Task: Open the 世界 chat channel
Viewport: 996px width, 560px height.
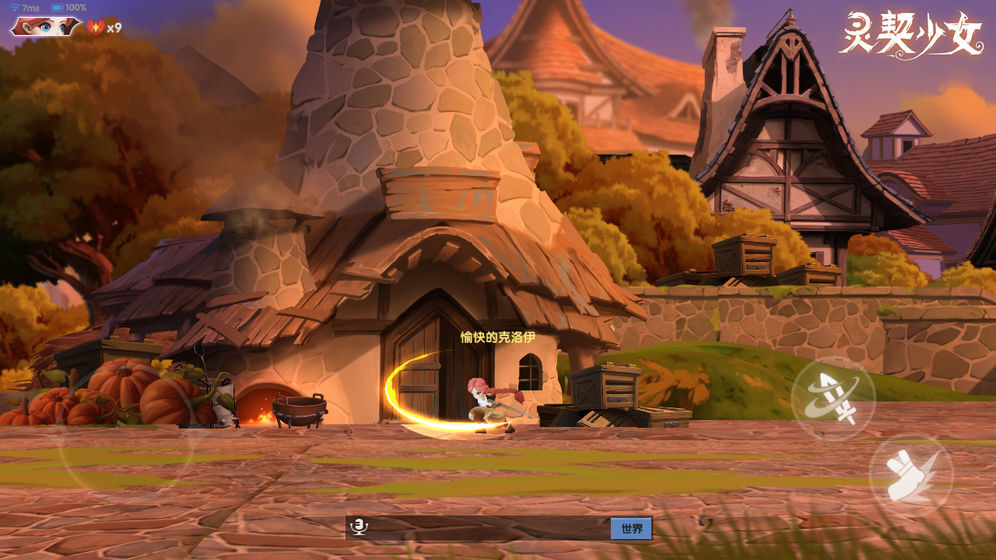Action: [631, 528]
